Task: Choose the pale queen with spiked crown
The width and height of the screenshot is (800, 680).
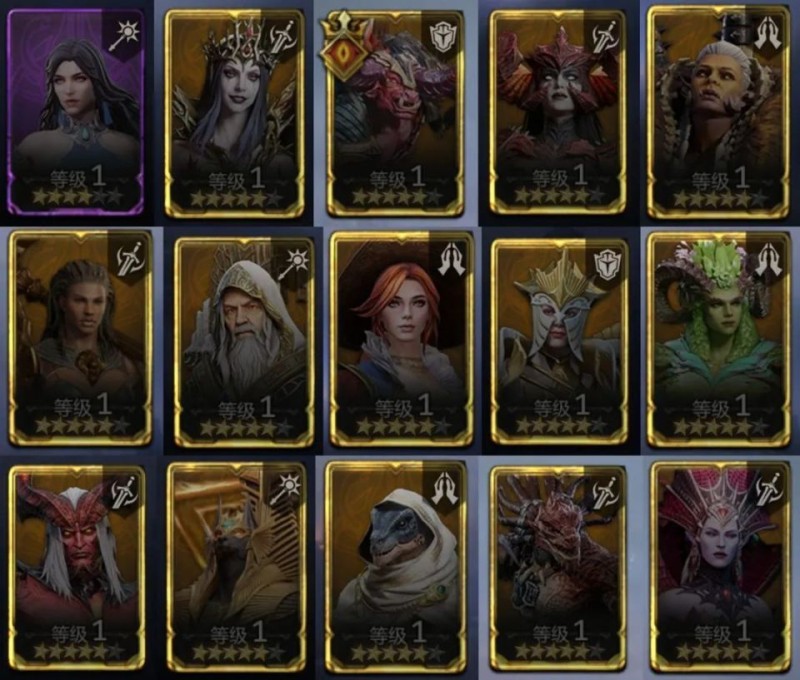Action: [x=235, y=112]
